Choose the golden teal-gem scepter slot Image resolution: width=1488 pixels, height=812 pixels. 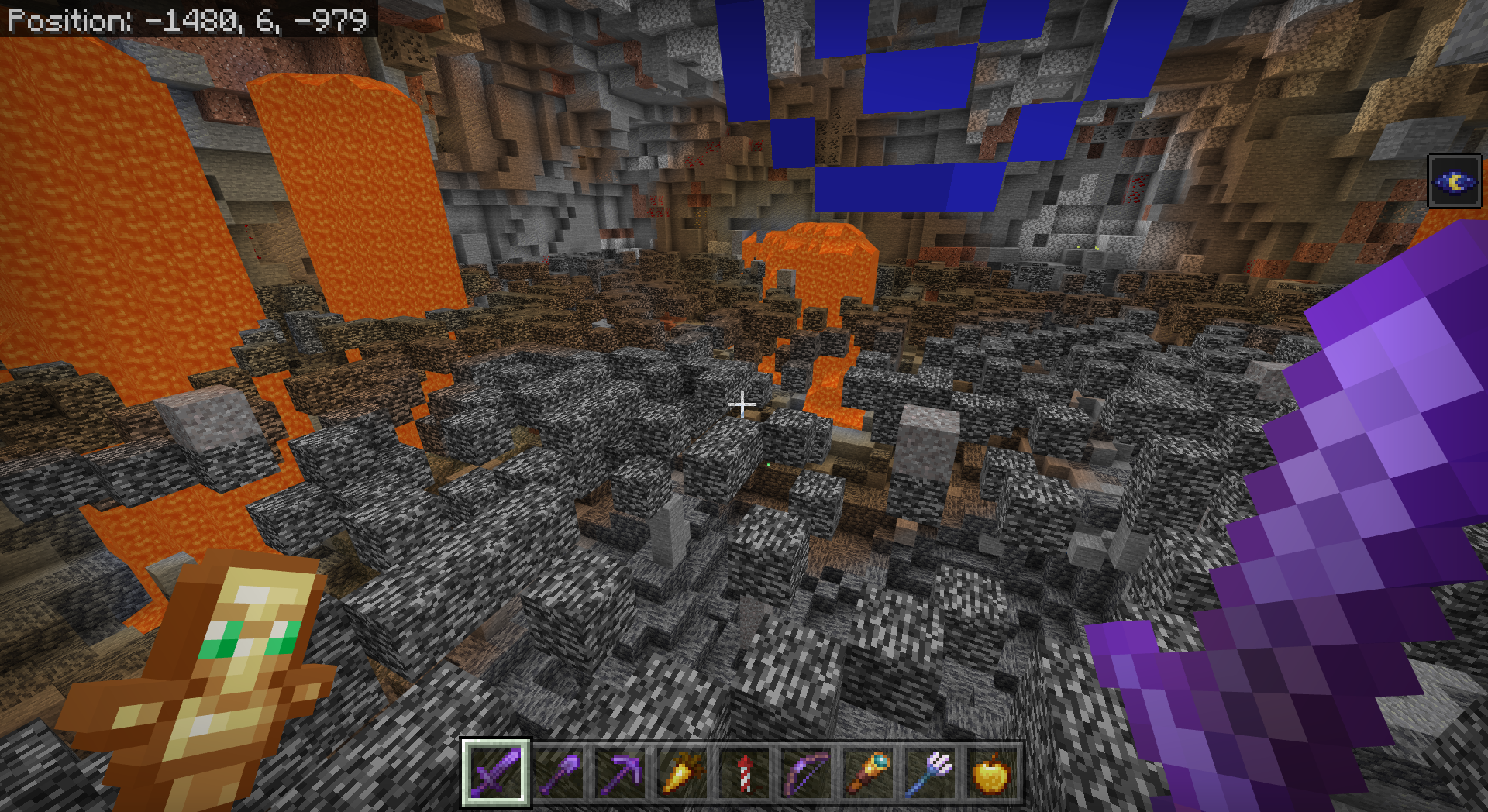tap(868, 773)
